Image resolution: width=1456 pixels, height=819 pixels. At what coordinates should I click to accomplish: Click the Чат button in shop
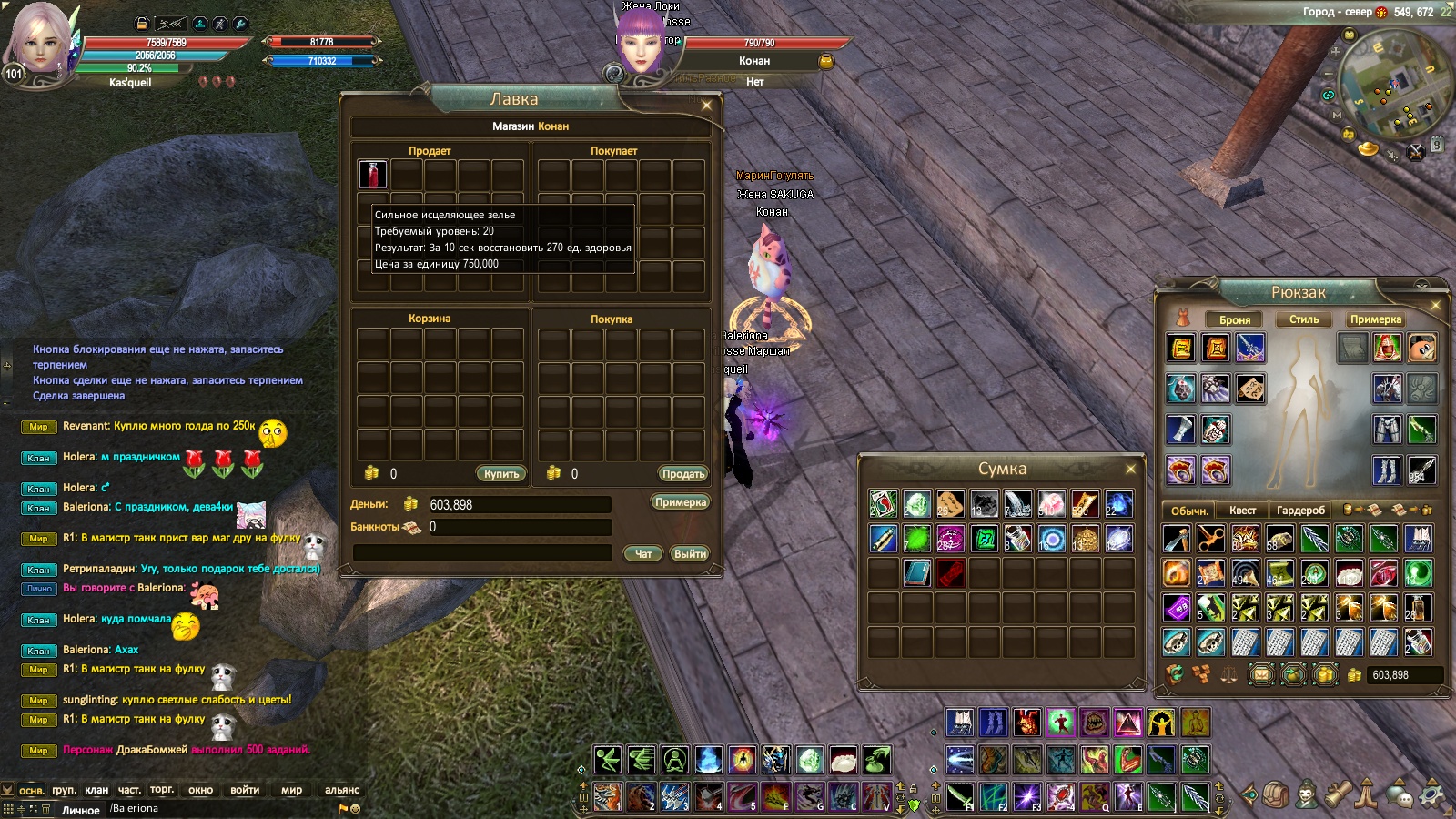(x=643, y=553)
